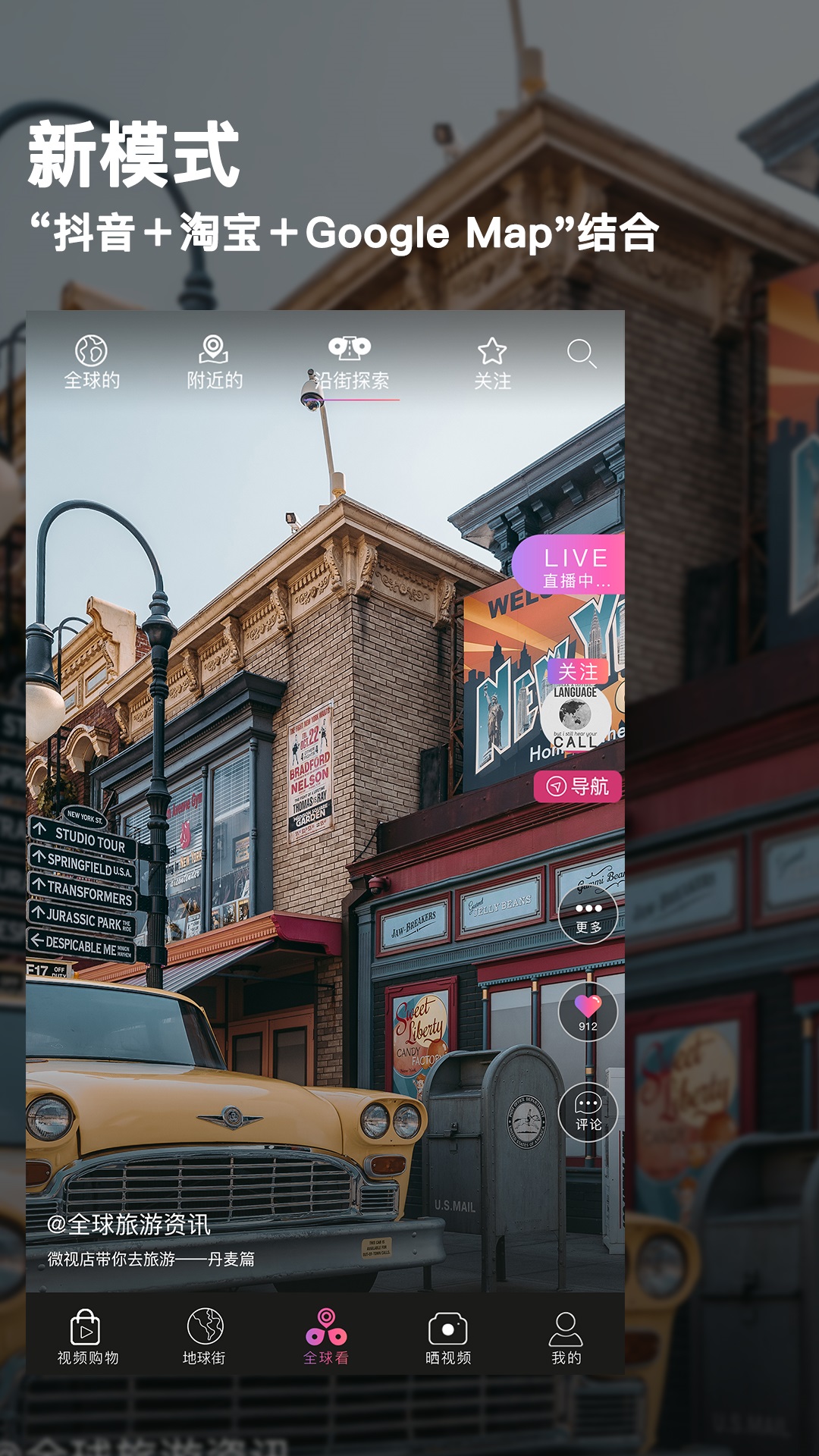Follow the creator via pink 关注 tag

578,672
